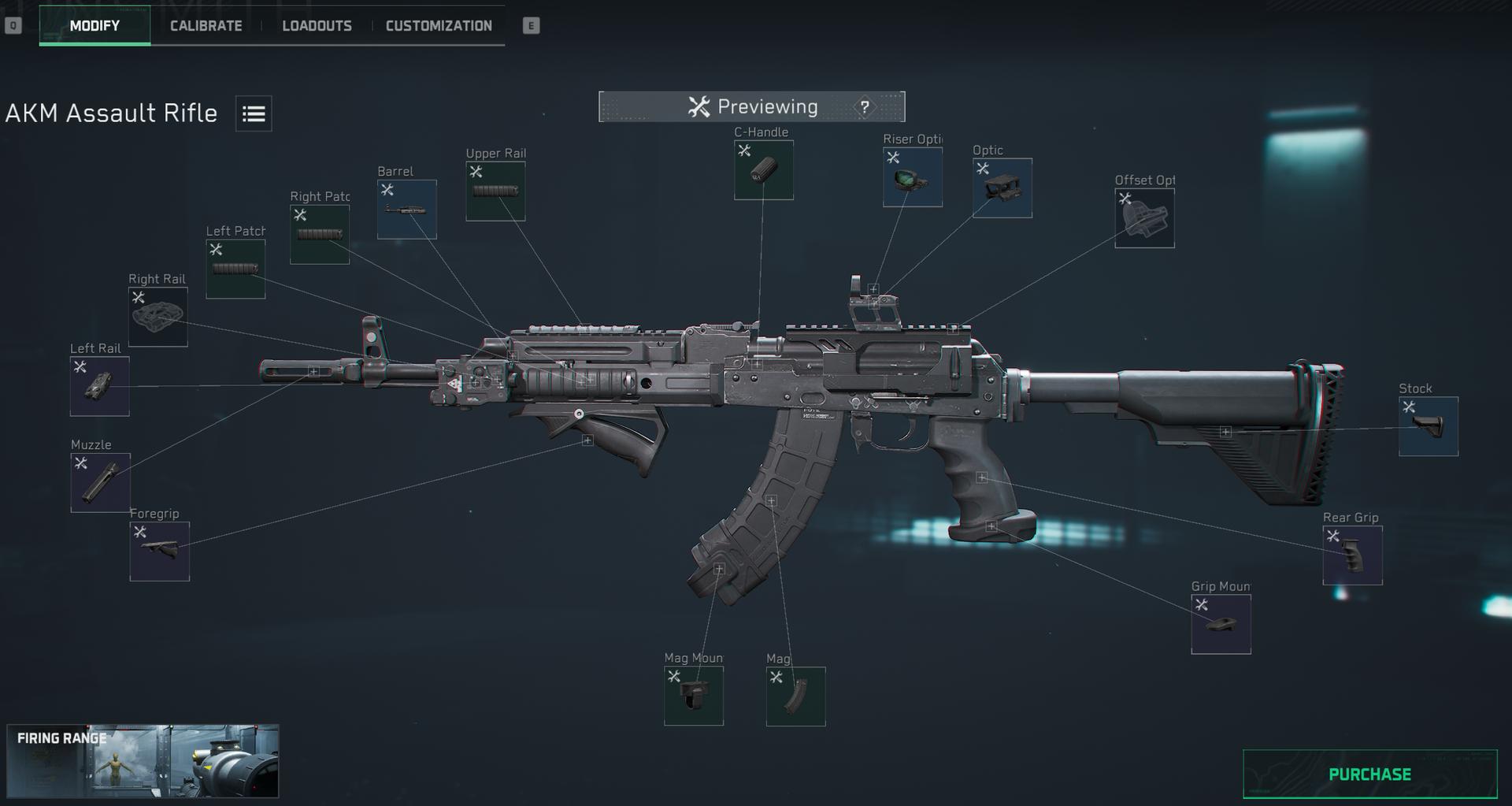Open the Left Rail attachment slot

pos(99,384)
